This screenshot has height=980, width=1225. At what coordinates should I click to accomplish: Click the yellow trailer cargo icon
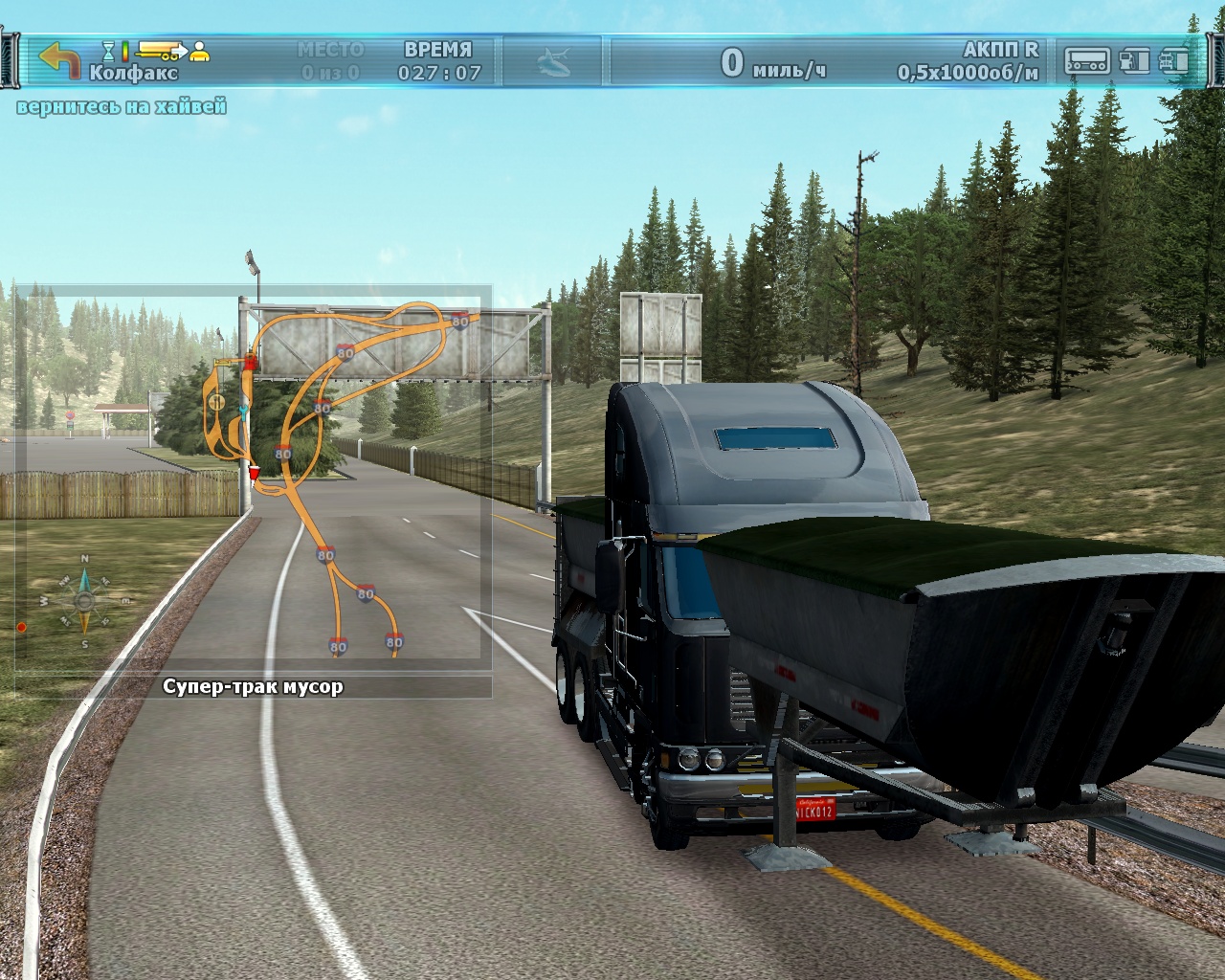[161, 49]
